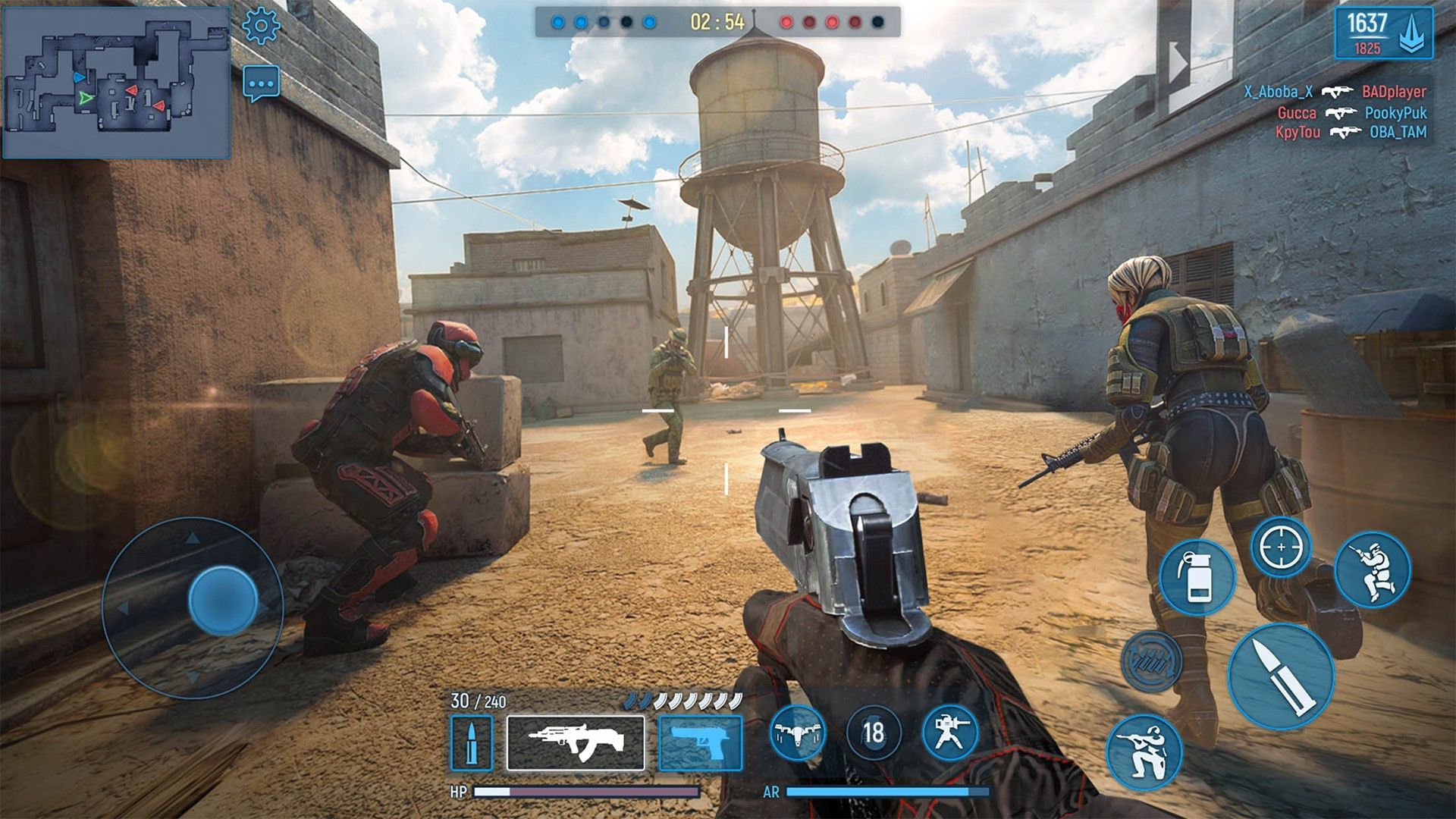Crouch using the kneeling soldier button
The image size is (1456, 819).
click(x=1144, y=752)
